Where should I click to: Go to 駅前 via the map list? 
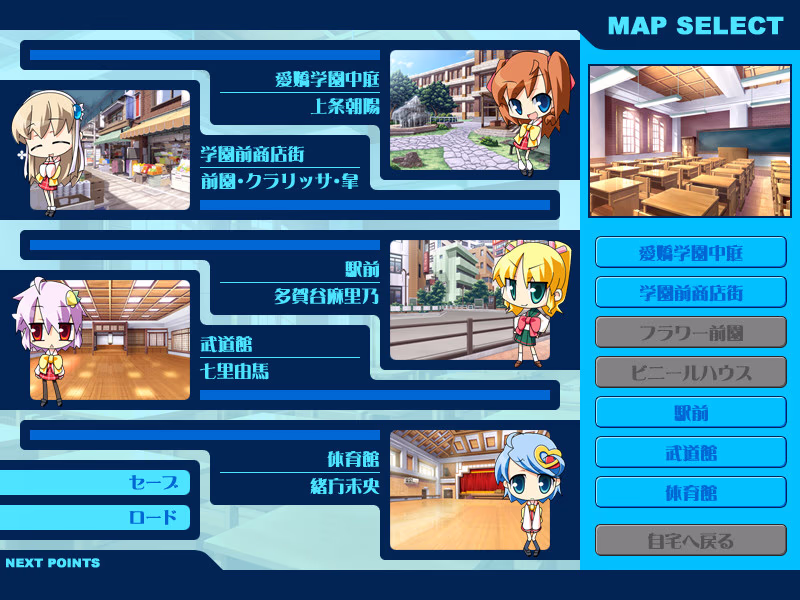[x=690, y=412]
